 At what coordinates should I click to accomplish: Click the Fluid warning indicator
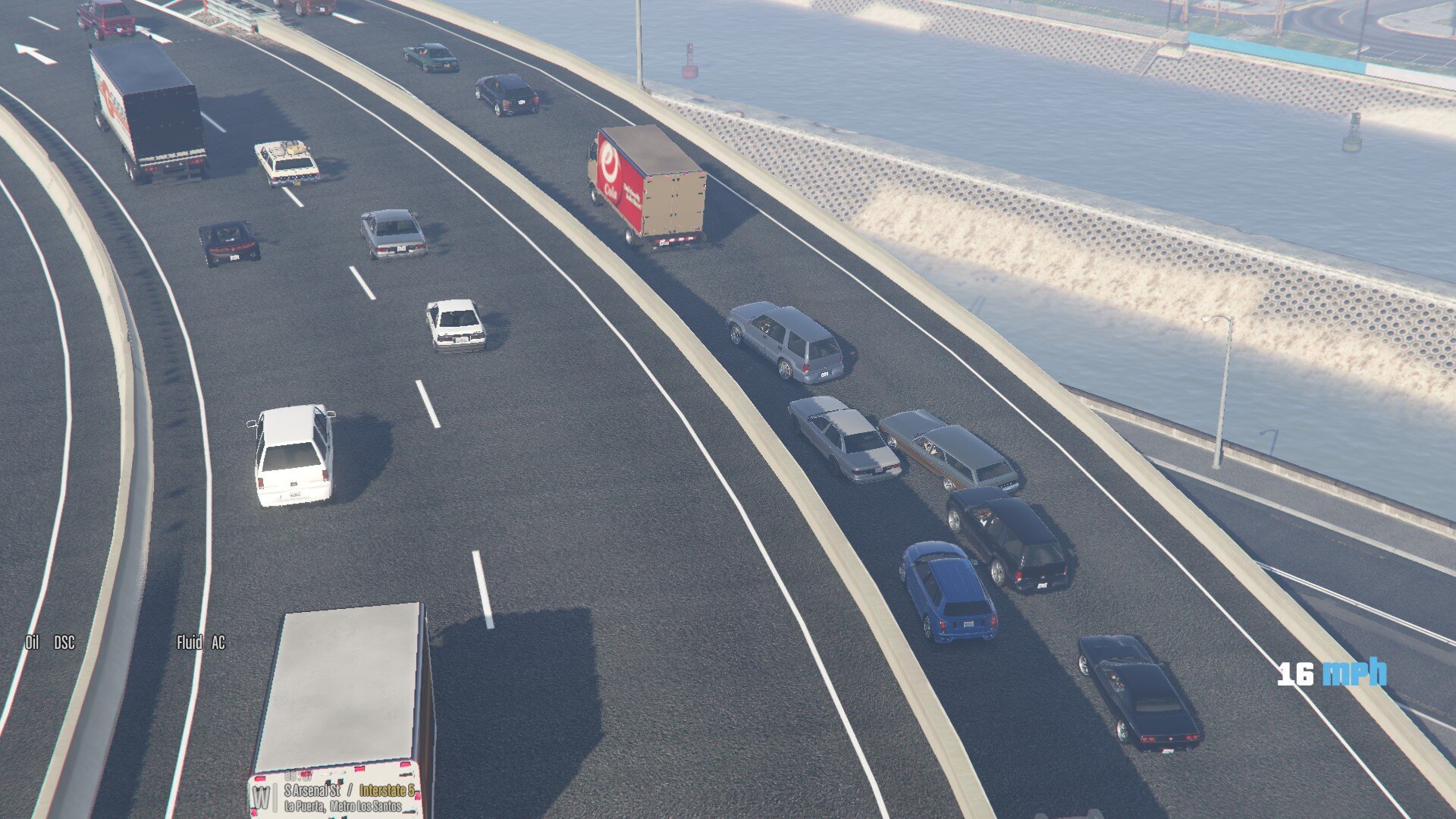coord(189,643)
